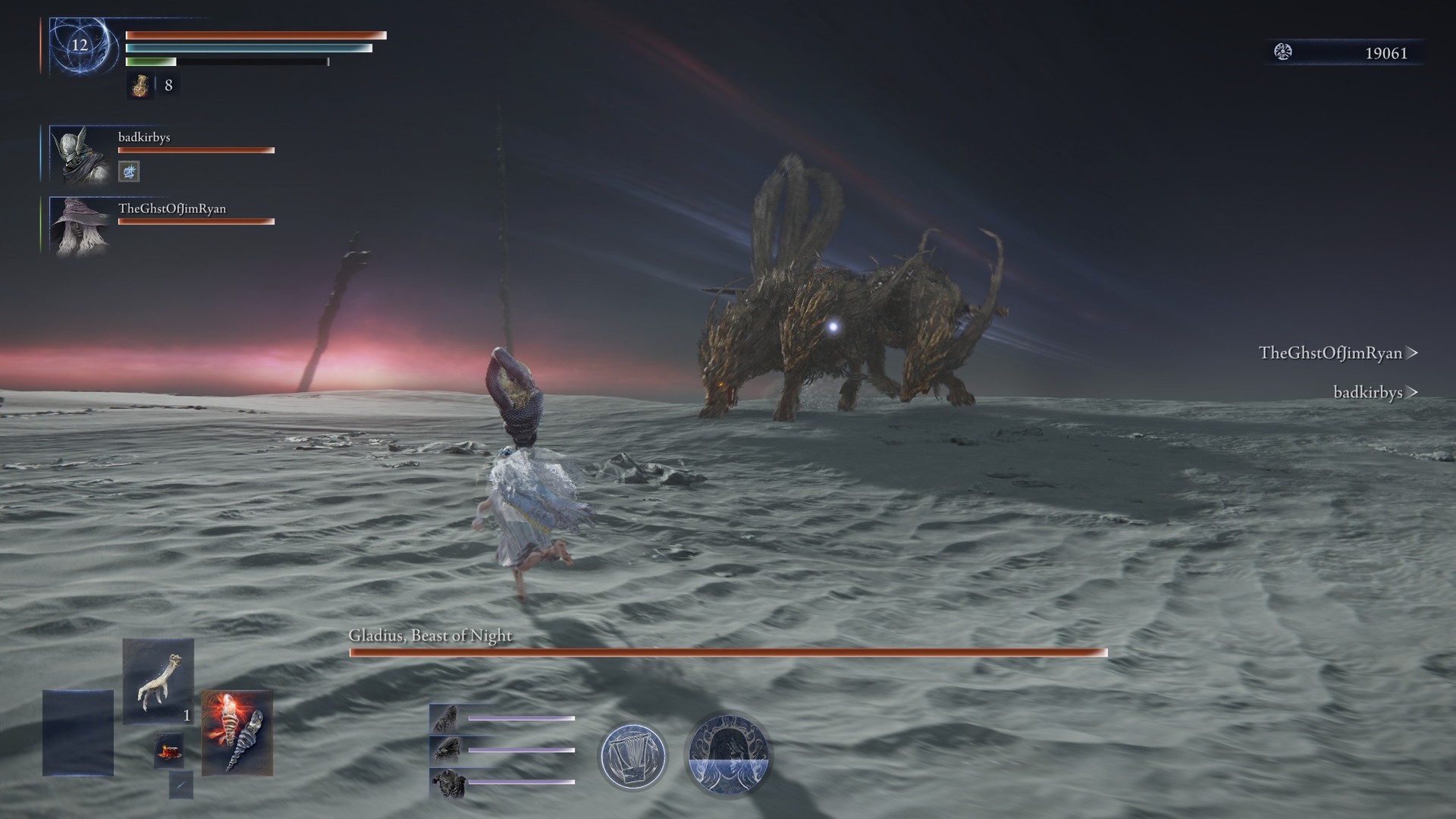1456x819 pixels.
Task: Activate the harp character skill icon
Action: [632, 756]
